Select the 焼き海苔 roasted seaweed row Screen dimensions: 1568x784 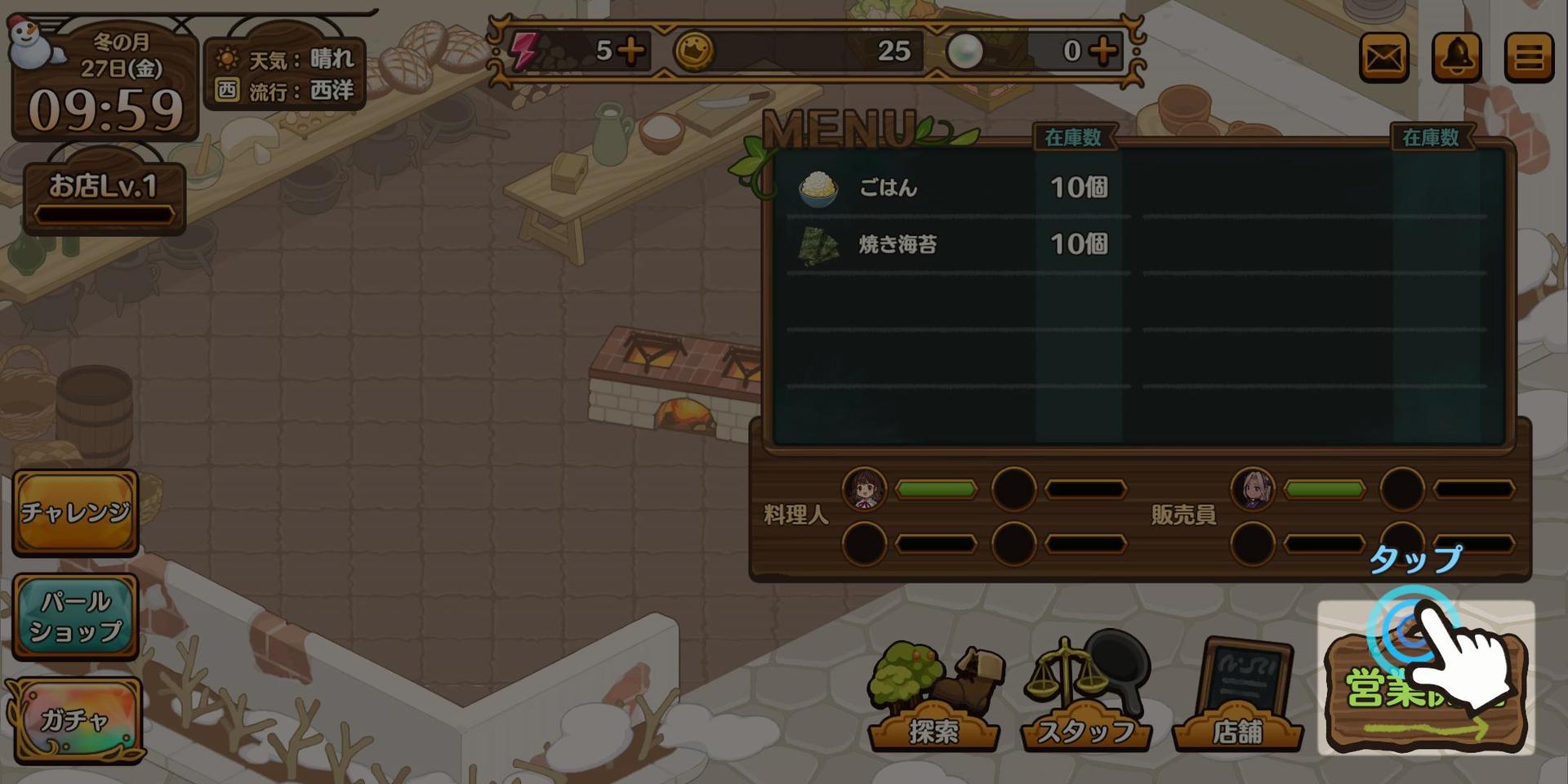955,244
